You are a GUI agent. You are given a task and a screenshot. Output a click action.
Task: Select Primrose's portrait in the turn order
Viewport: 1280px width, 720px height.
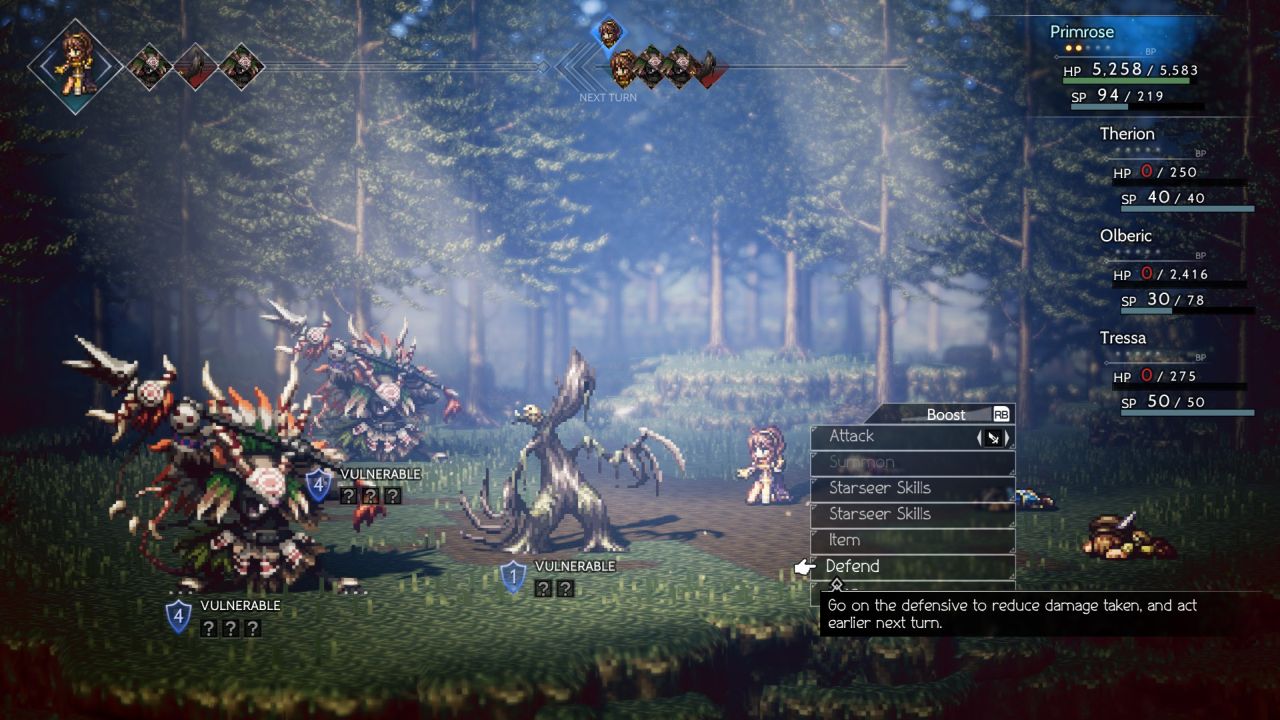(x=75, y=65)
